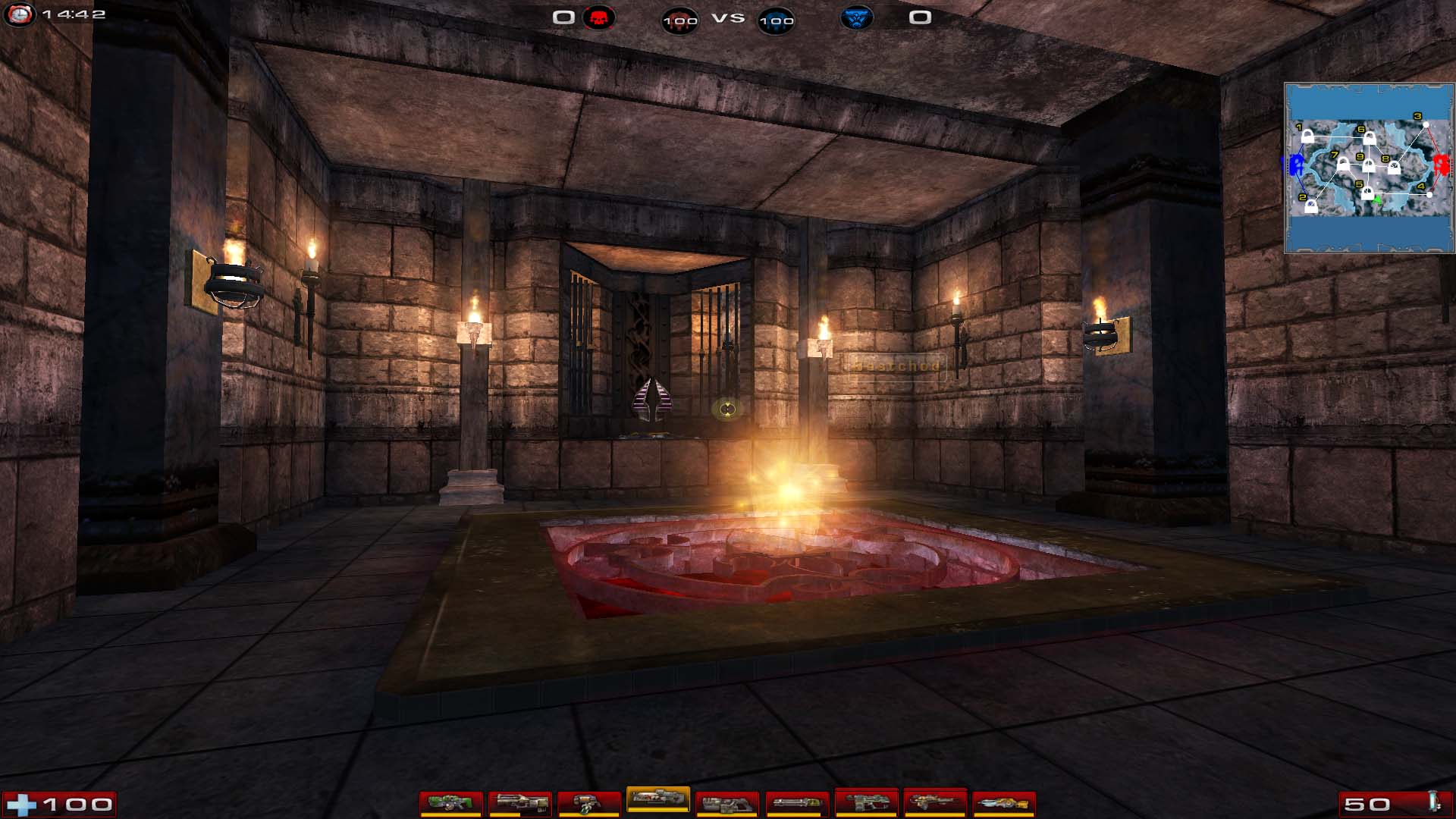Click the gold-highlighted active weapon slot
1456x819 pixels.
click(657, 798)
